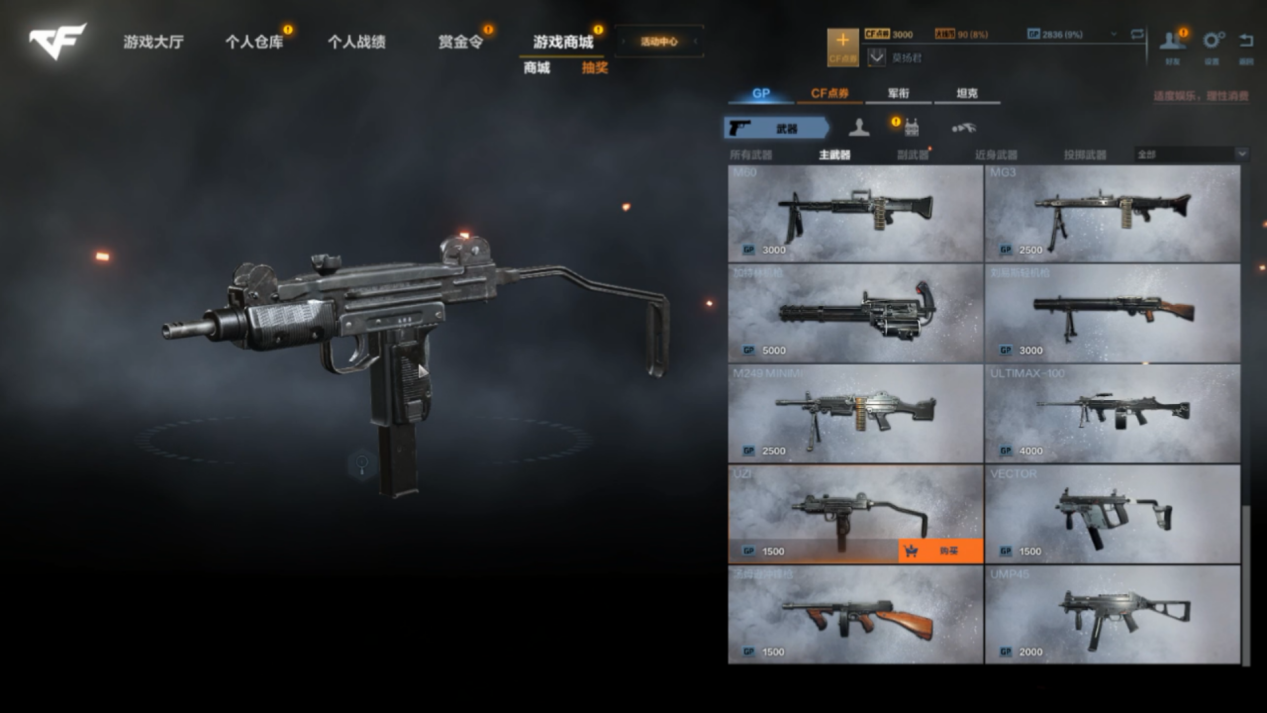The width and height of the screenshot is (1267, 713).
Task: Go to 个人仓库 personal storage
Action: [x=253, y=42]
